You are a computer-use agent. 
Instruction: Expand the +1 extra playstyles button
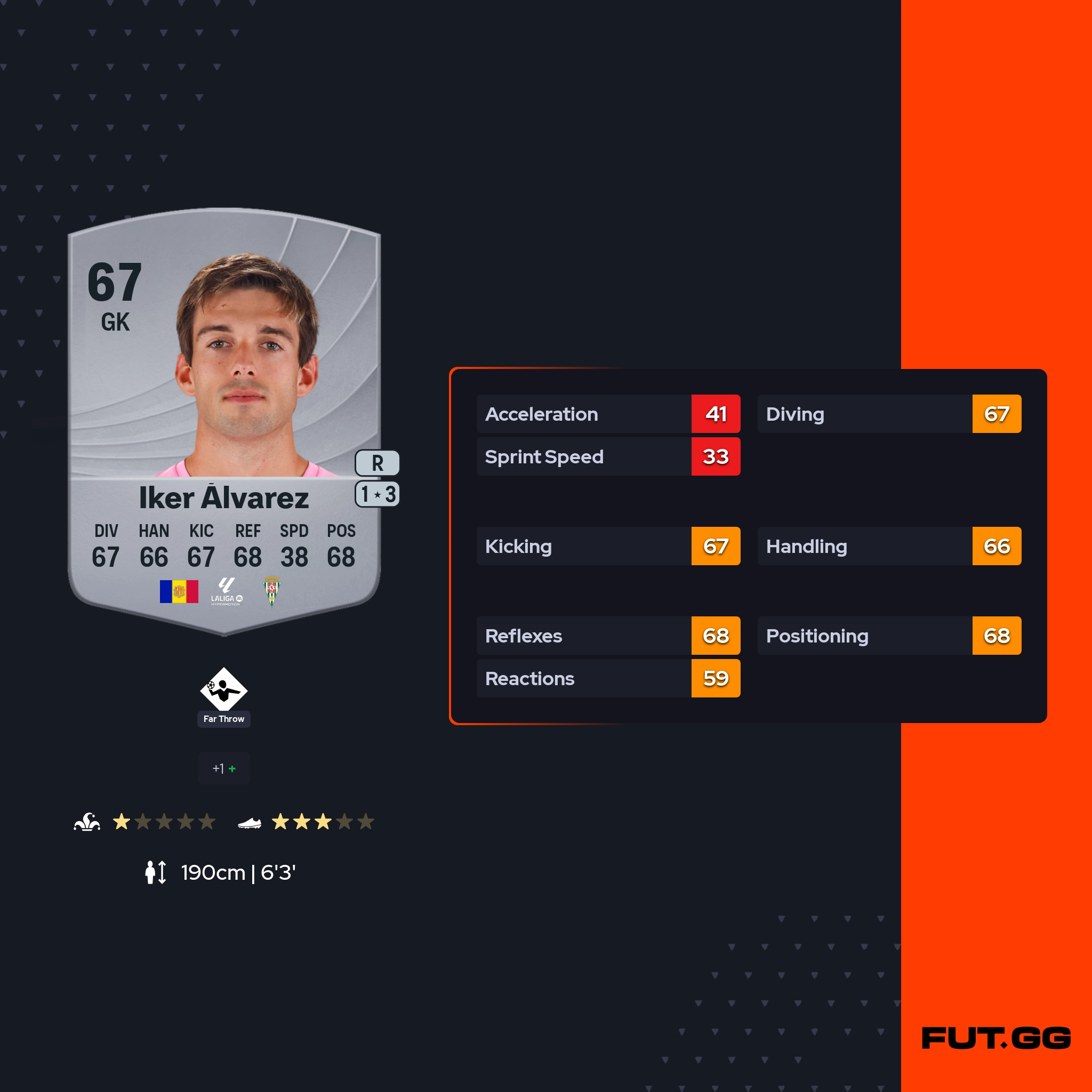(x=224, y=768)
